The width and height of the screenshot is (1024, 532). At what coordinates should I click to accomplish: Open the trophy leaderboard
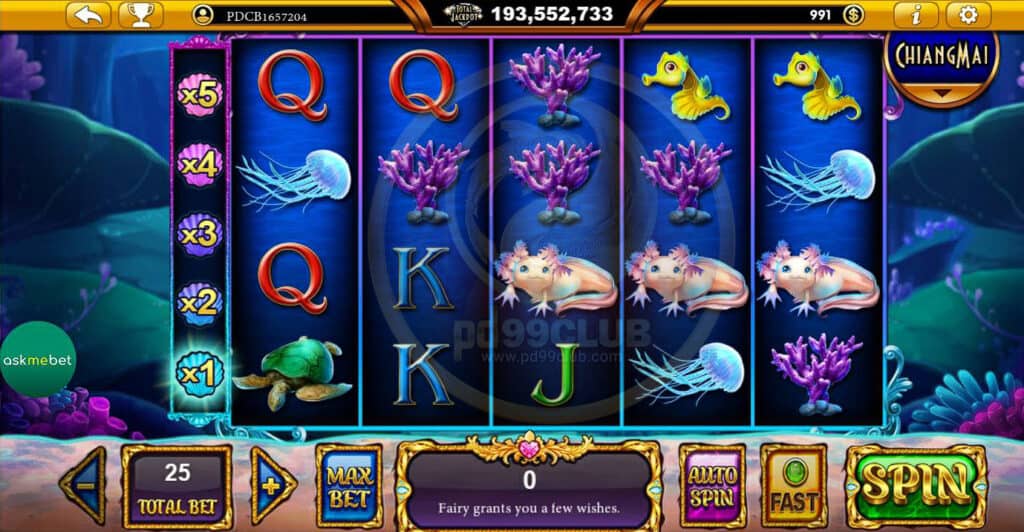[140, 15]
